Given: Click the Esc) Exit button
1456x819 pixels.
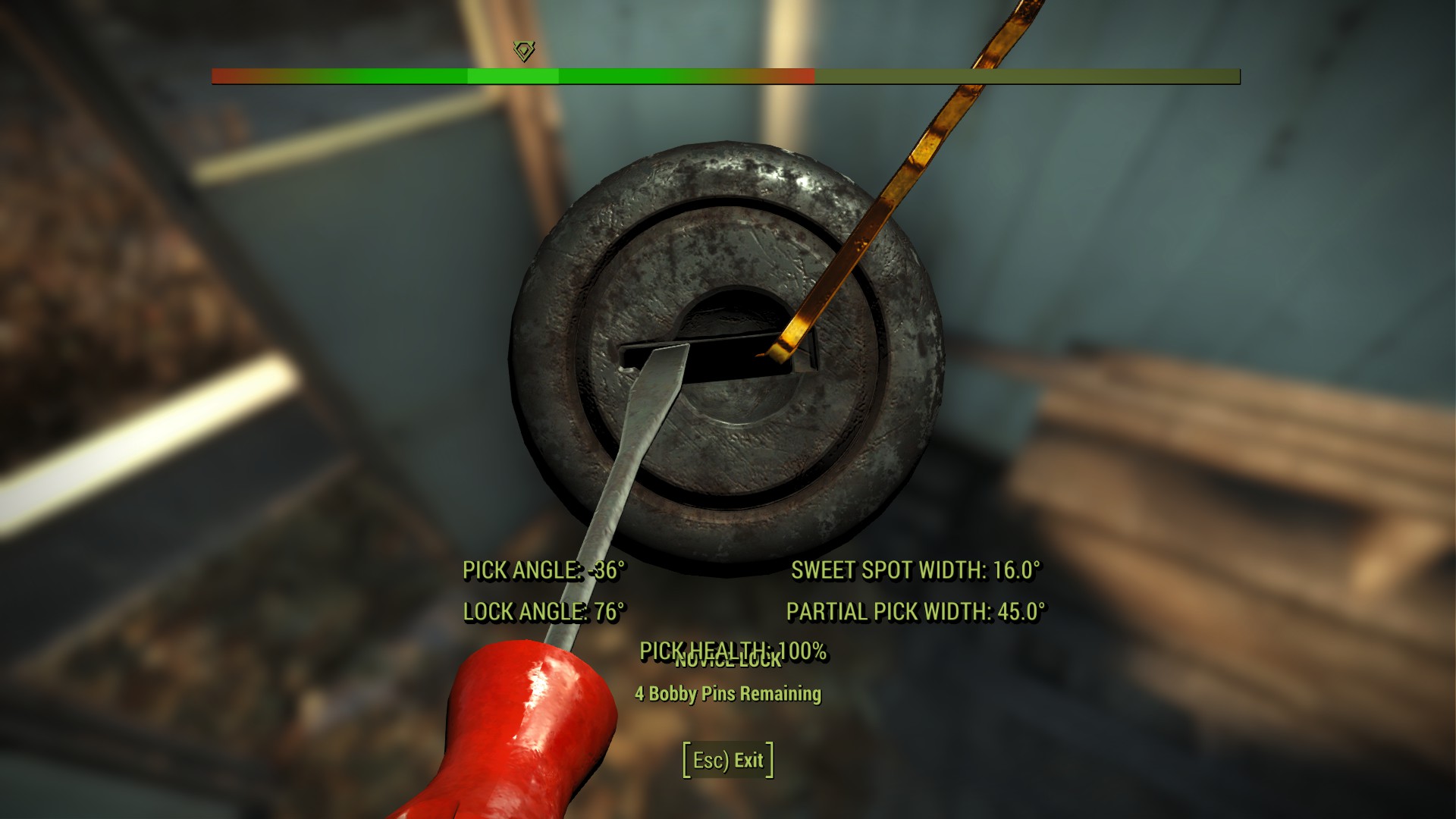Looking at the screenshot, I should click(x=727, y=761).
